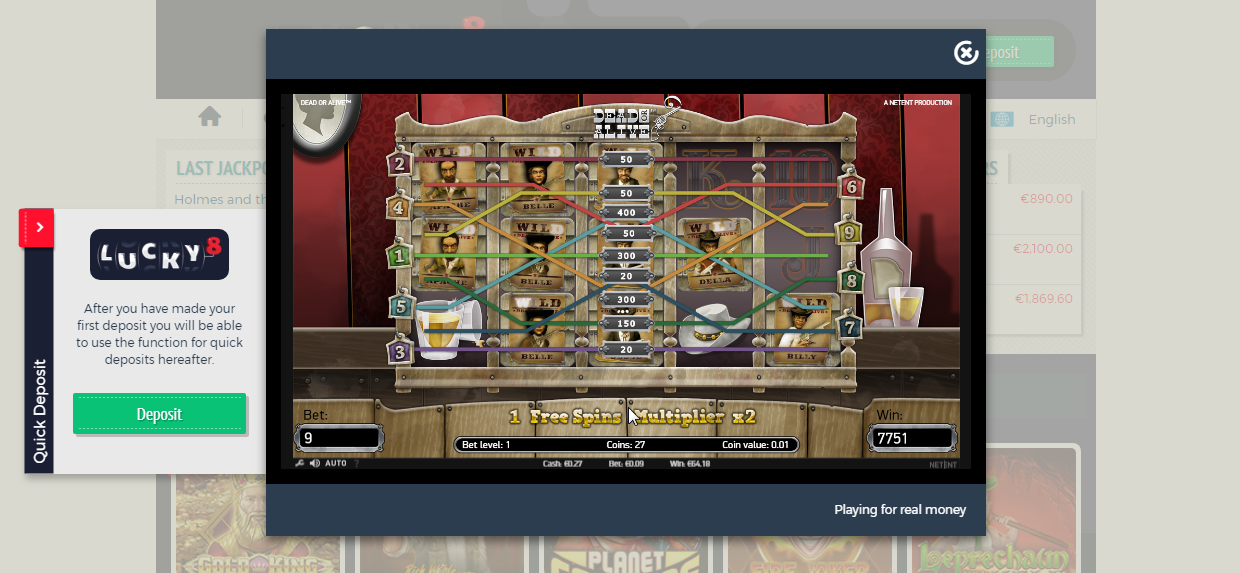This screenshot has width=1240, height=573.
Task: Show payline tag number 5
Action: pos(401,305)
